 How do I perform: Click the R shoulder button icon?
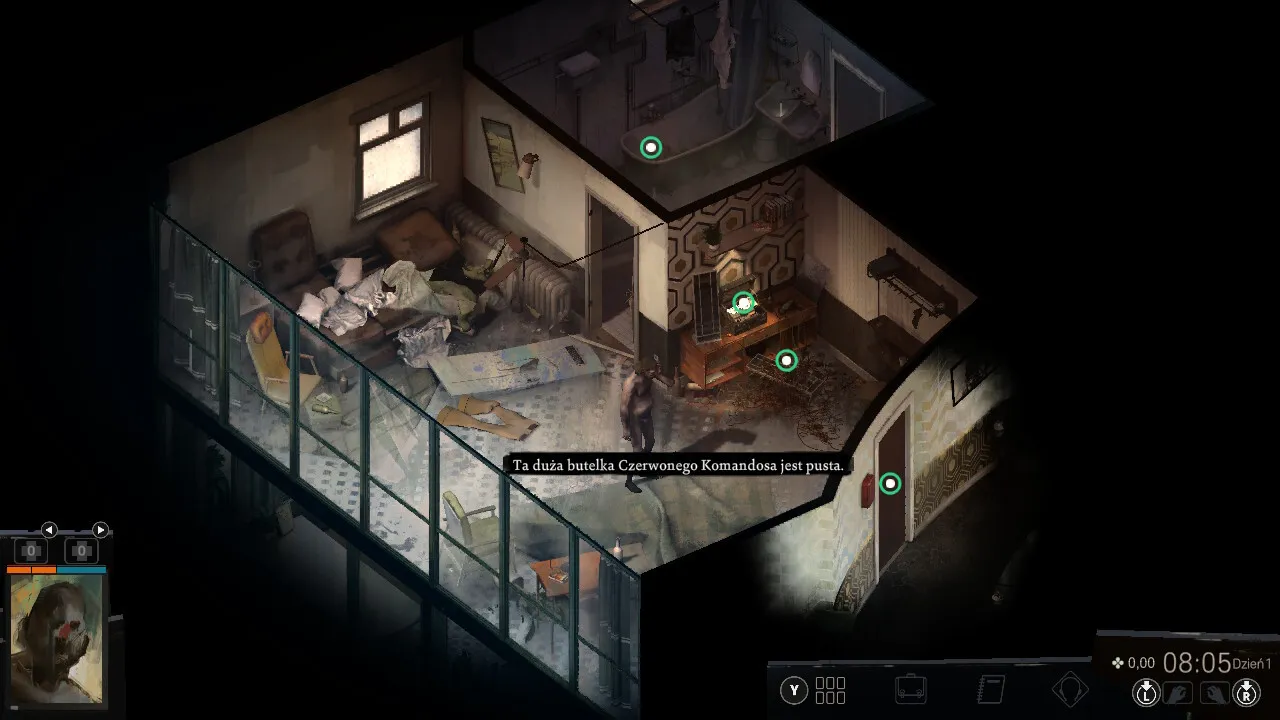point(1247,690)
